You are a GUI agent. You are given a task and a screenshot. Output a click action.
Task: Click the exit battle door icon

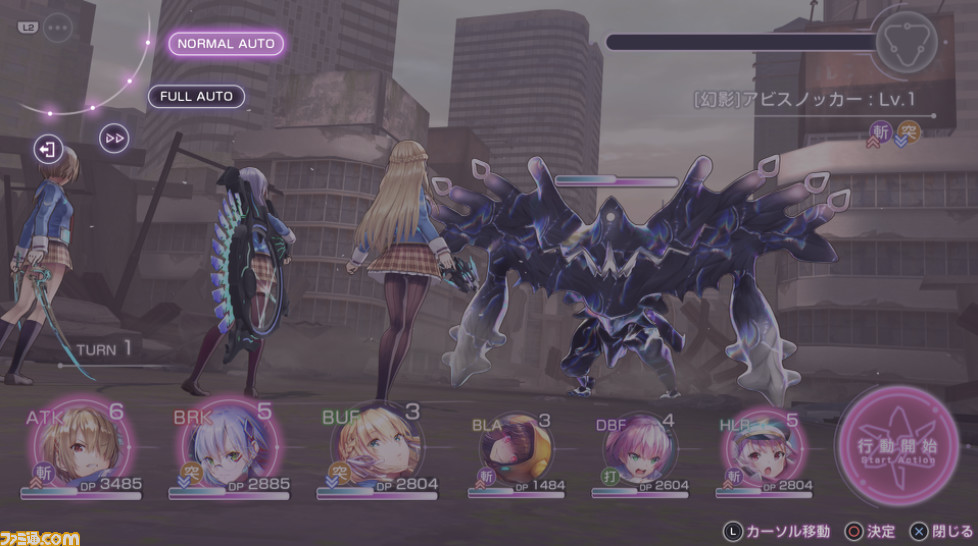pyautogui.click(x=48, y=150)
